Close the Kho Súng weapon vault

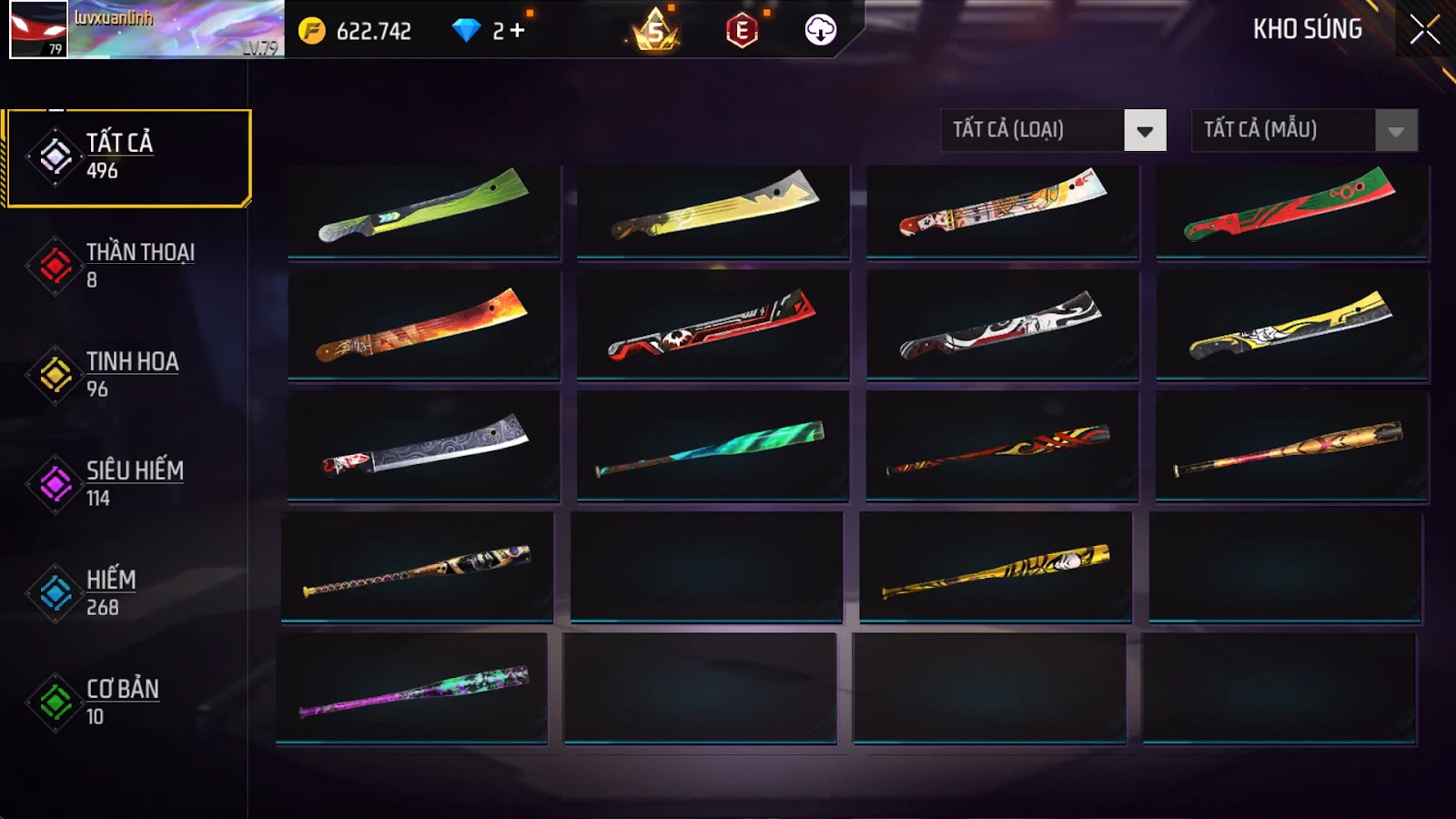pyautogui.click(x=1424, y=30)
